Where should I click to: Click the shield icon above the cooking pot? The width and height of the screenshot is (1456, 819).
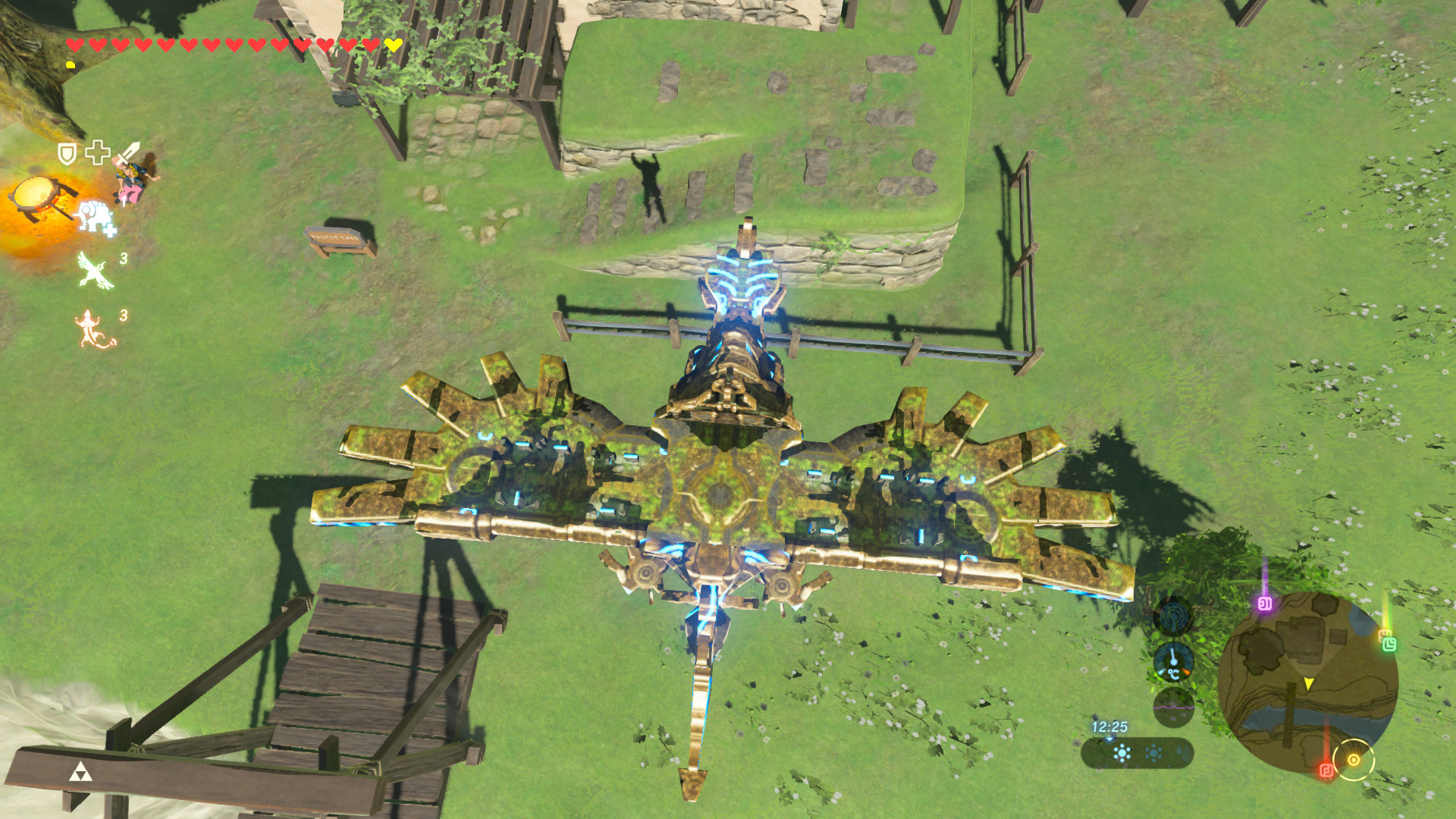pyautogui.click(x=65, y=153)
